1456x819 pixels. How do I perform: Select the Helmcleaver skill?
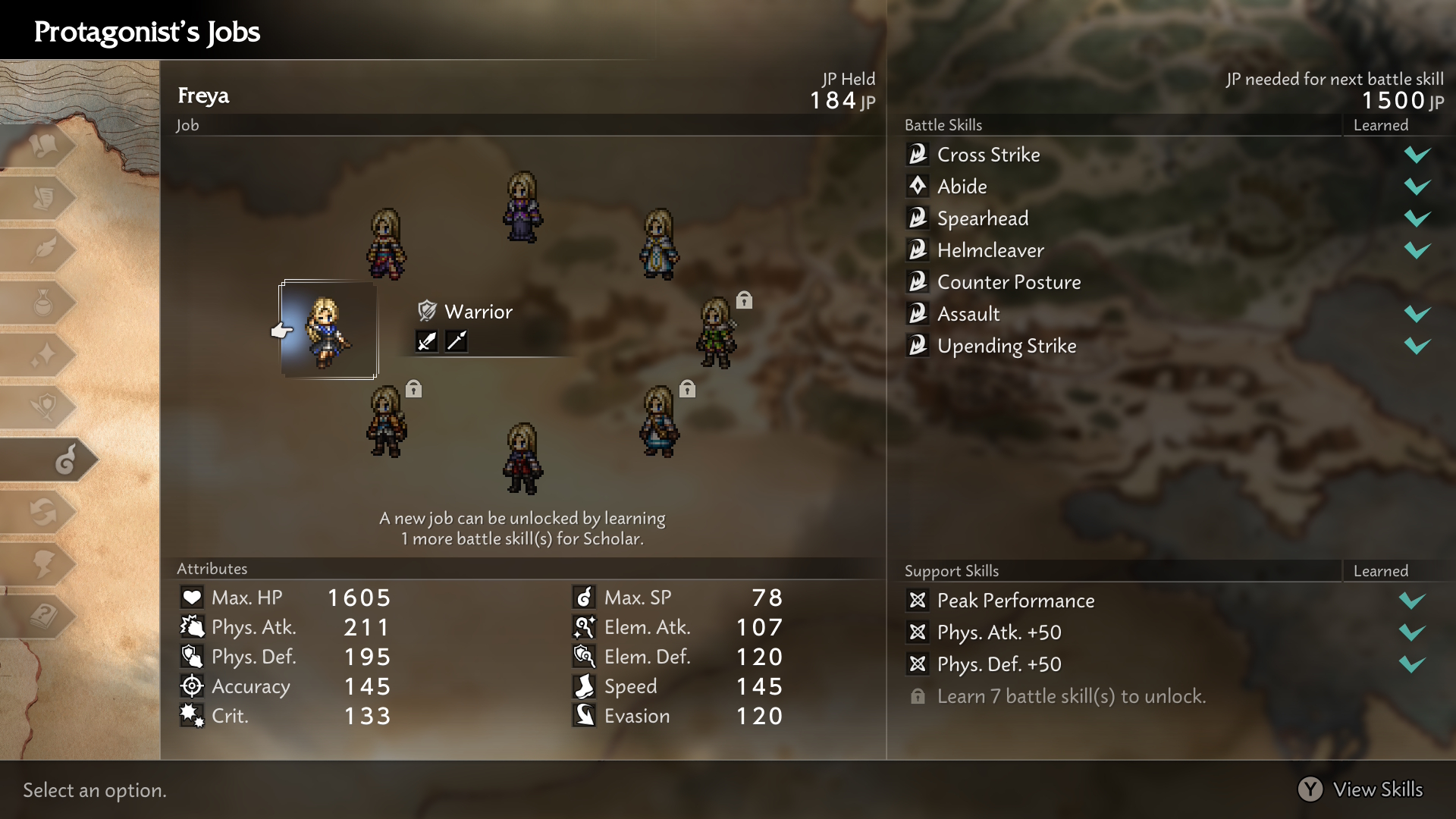click(990, 250)
